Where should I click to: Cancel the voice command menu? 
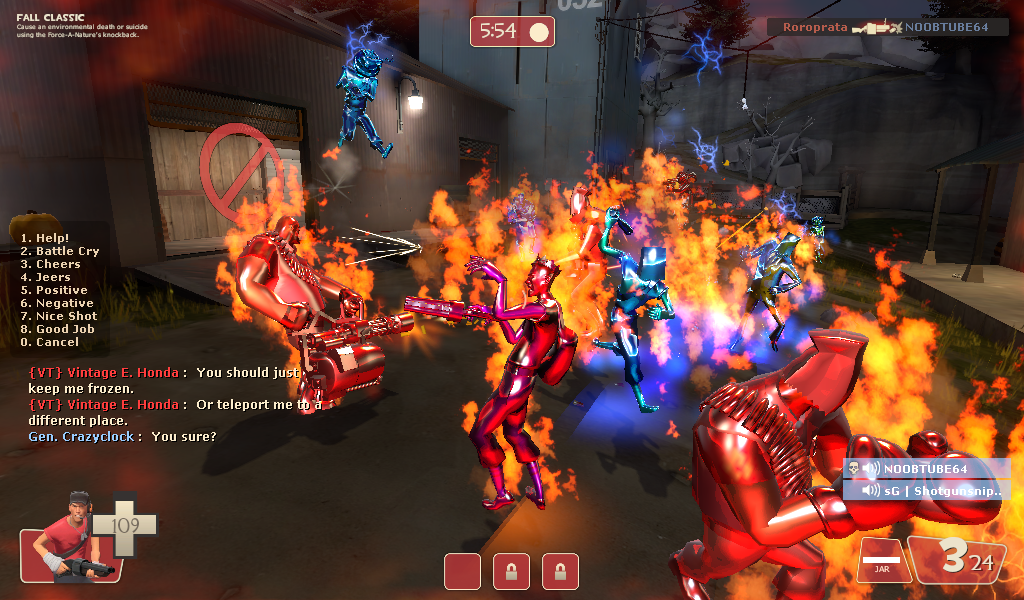point(49,342)
